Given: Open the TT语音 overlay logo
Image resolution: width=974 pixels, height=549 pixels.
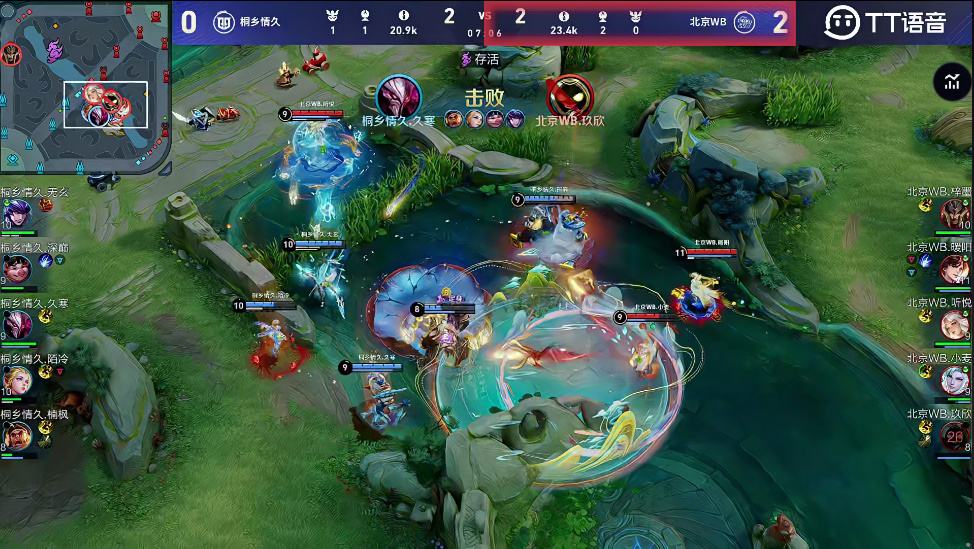Looking at the screenshot, I should point(885,22).
